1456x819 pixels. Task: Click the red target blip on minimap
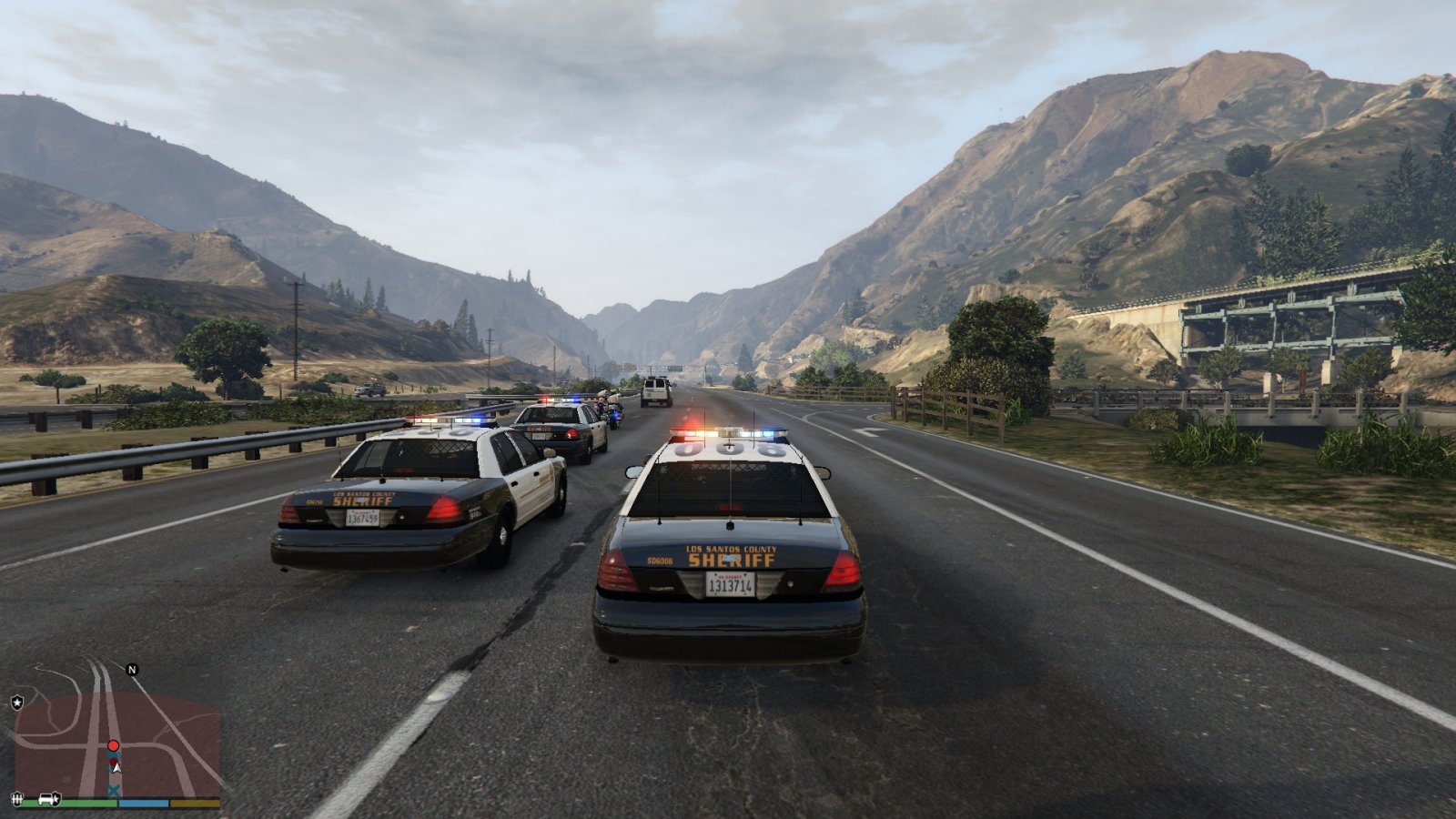(113, 746)
